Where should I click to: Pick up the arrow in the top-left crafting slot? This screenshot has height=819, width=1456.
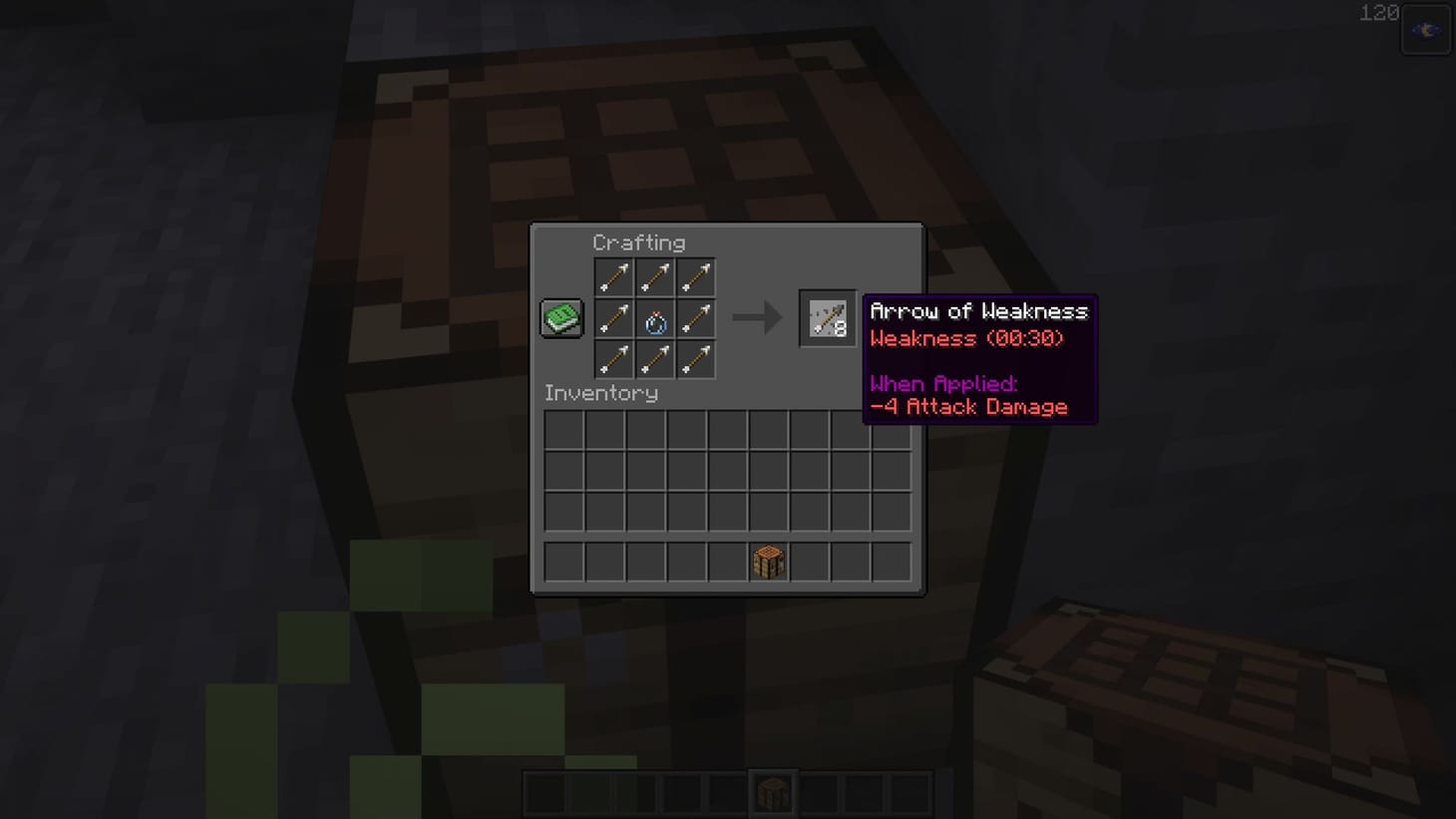coord(613,277)
